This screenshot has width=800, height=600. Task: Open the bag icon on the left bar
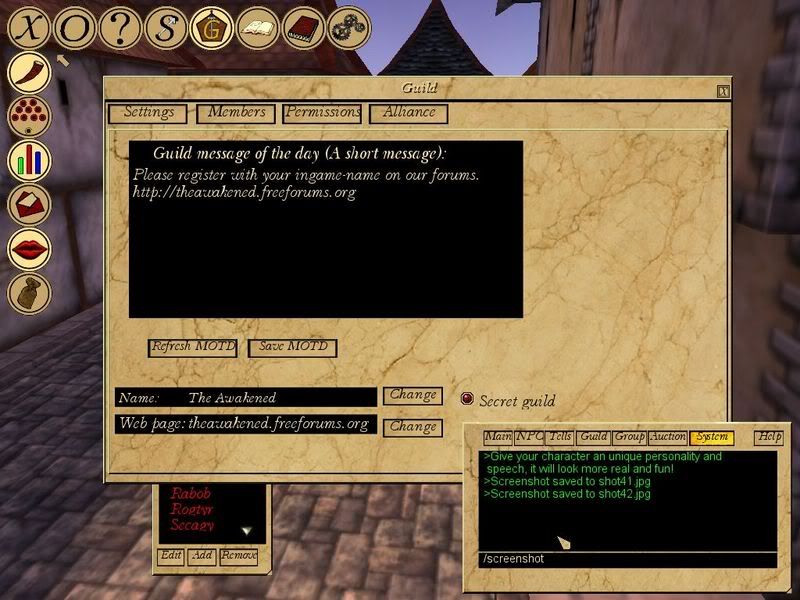[x=30, y=293]
